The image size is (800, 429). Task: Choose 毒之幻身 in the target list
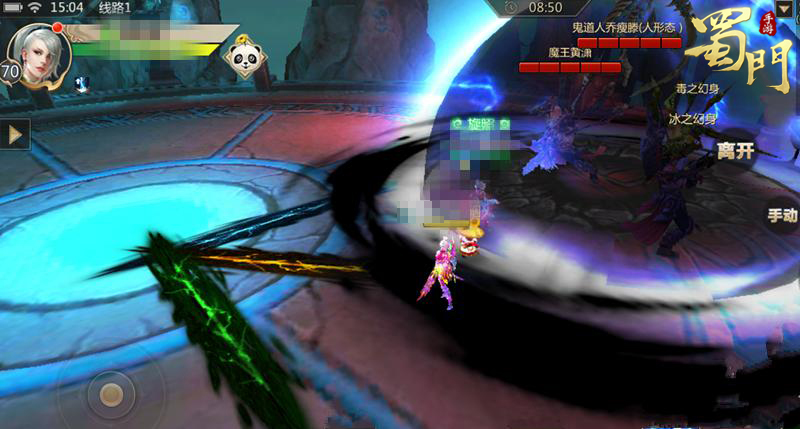697,88
